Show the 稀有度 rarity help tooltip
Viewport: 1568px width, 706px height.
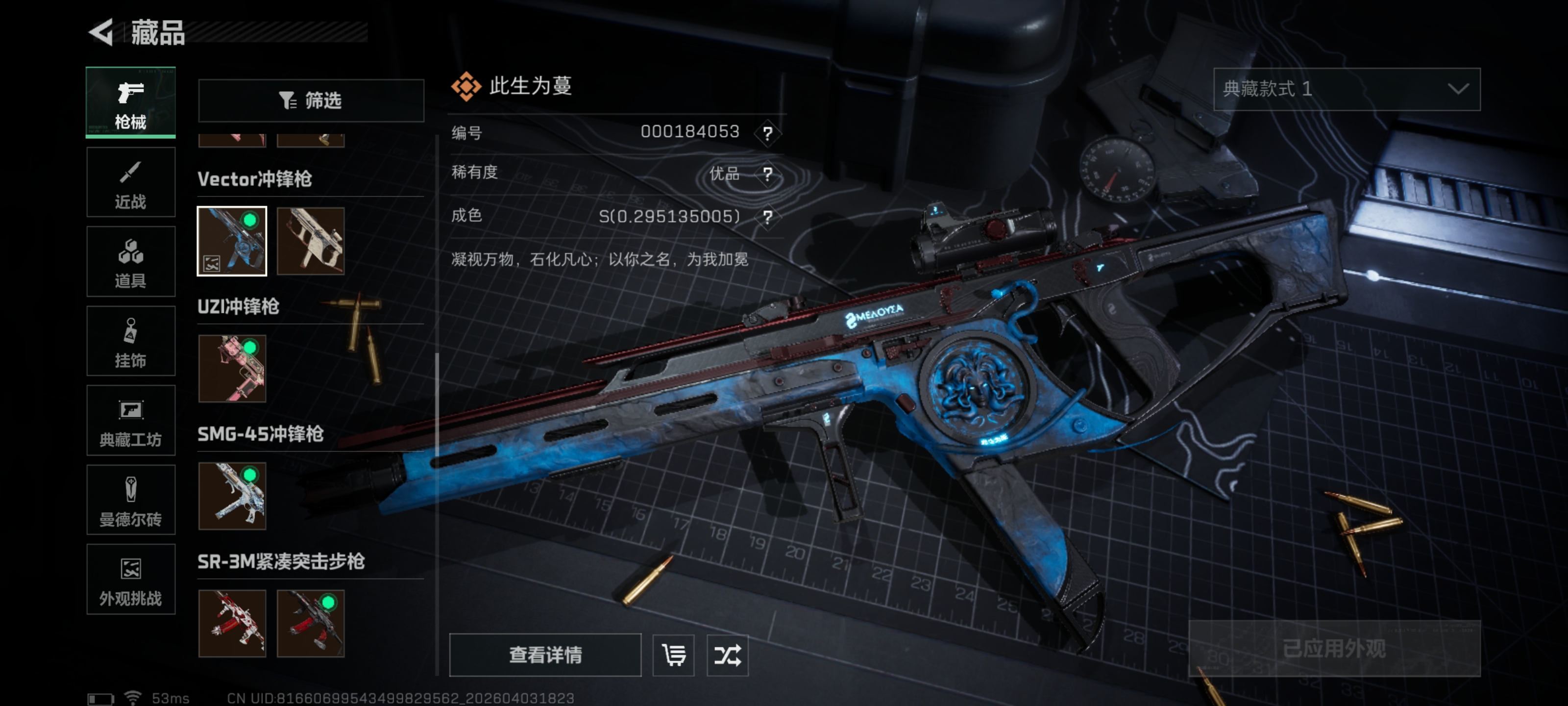pos(767,174)
